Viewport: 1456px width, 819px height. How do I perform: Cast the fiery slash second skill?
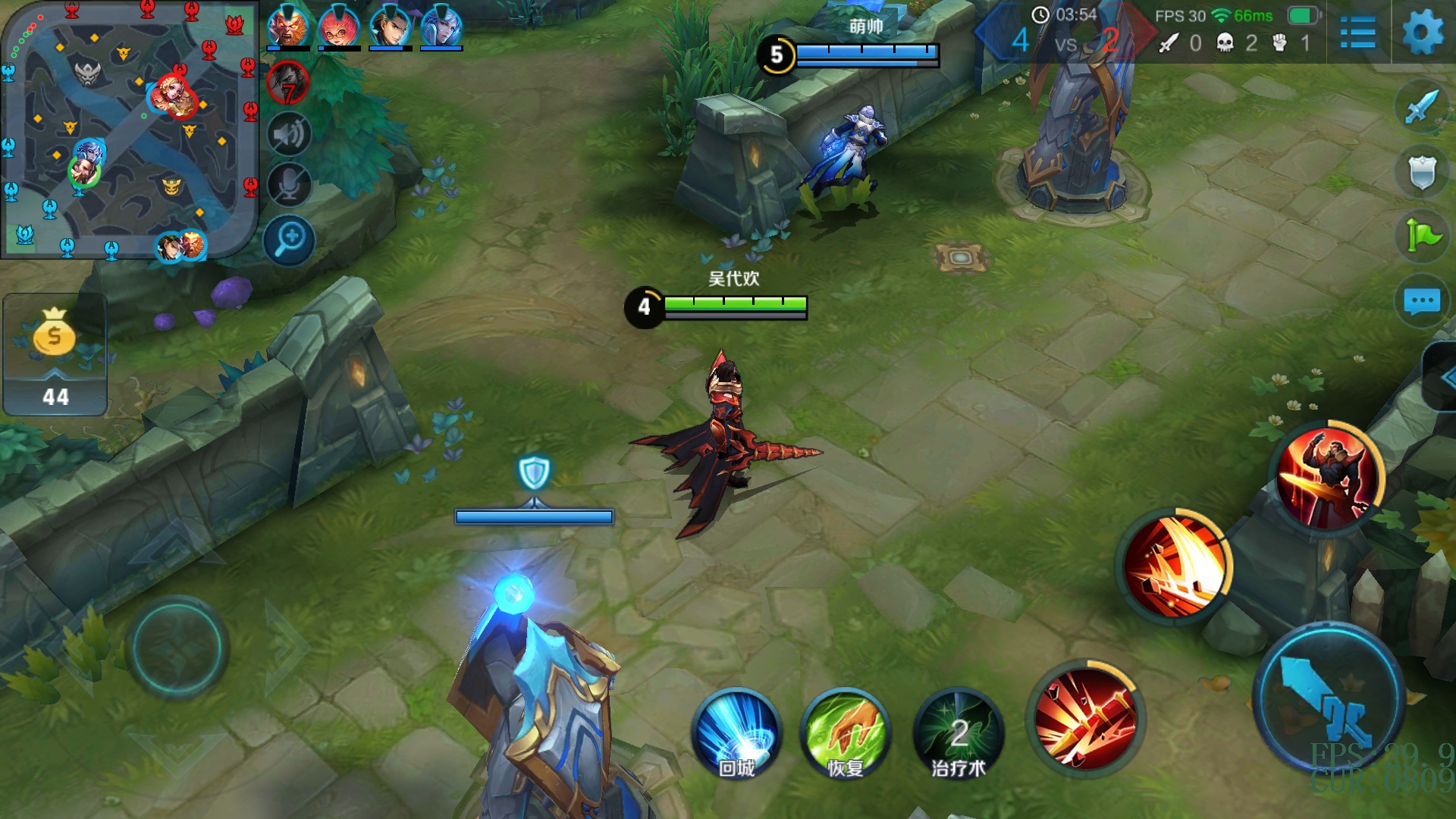coord(1175,566)
